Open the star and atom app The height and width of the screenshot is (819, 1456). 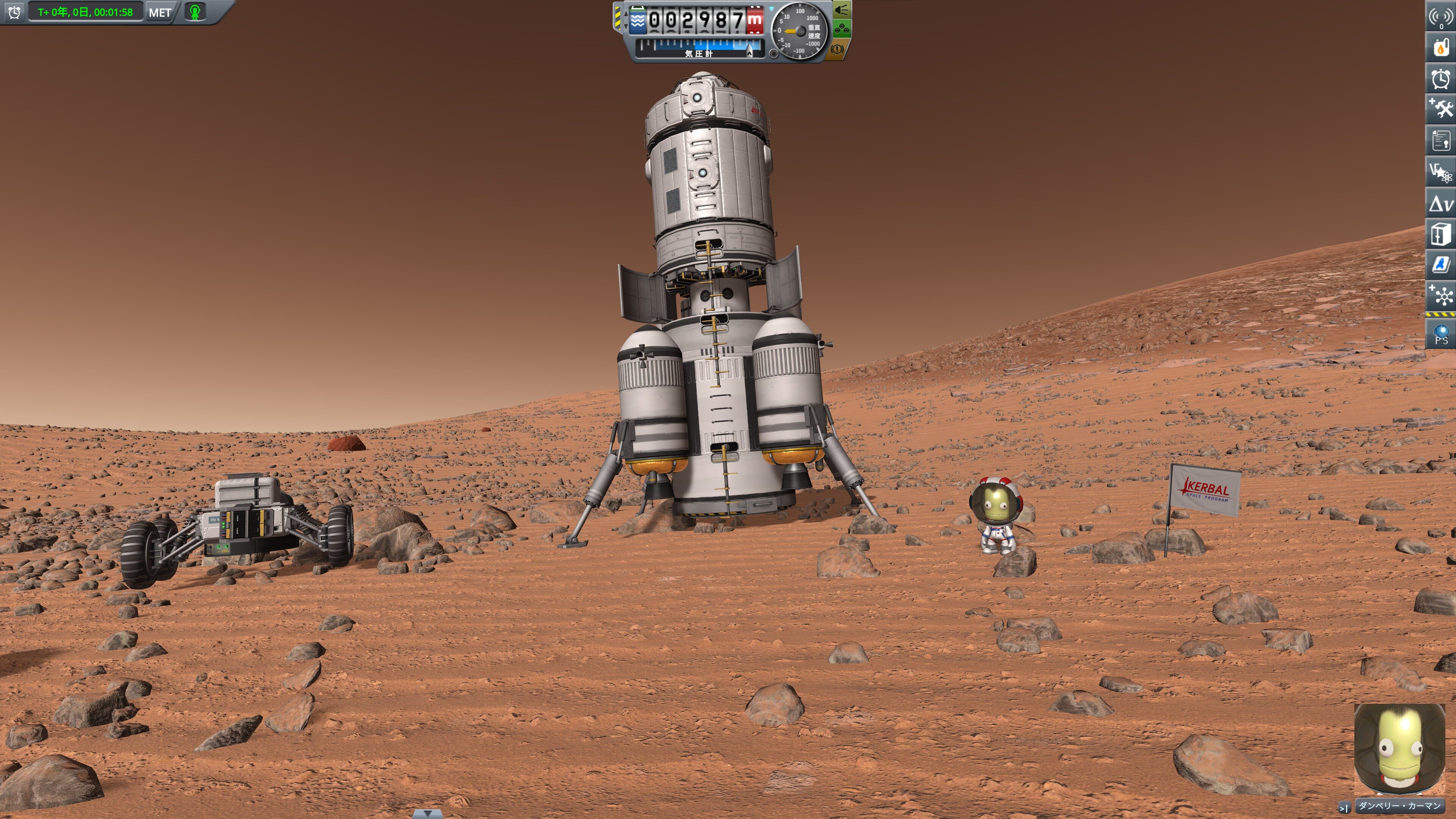coord(1441,172)
